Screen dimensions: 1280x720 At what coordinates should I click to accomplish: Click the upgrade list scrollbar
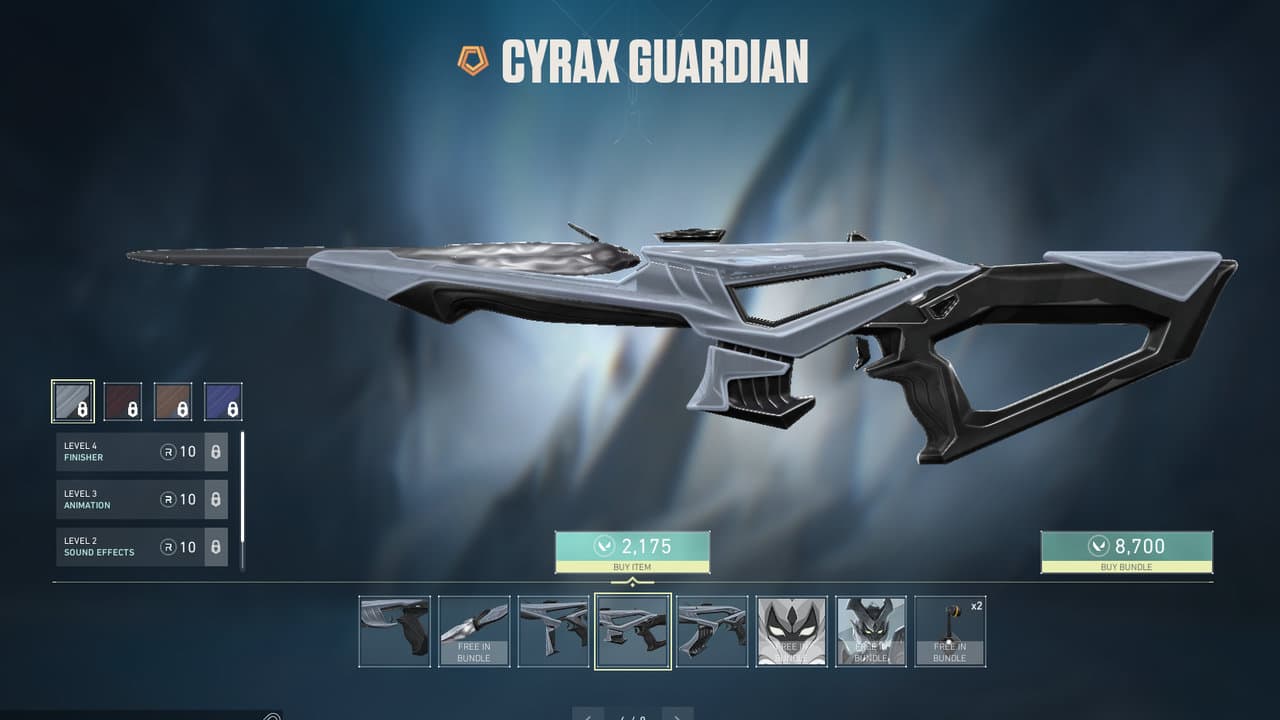tap(242, 500)
